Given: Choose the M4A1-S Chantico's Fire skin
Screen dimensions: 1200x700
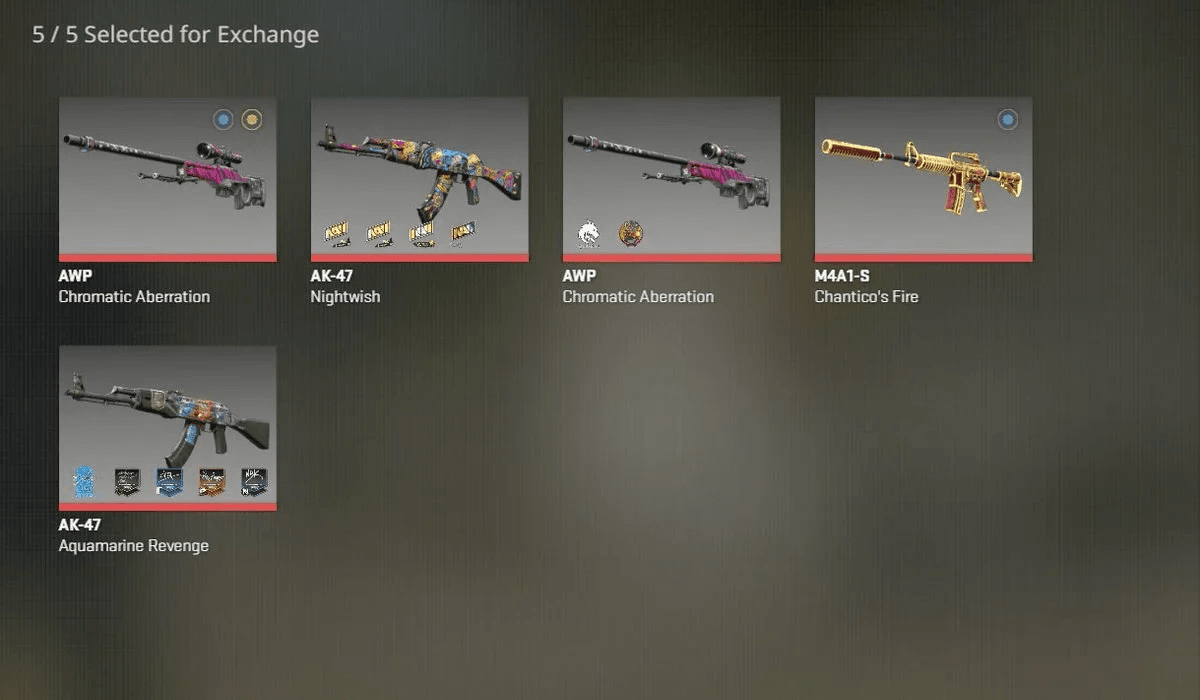Looking at the screenshot, I should click(x=923, y=178).
